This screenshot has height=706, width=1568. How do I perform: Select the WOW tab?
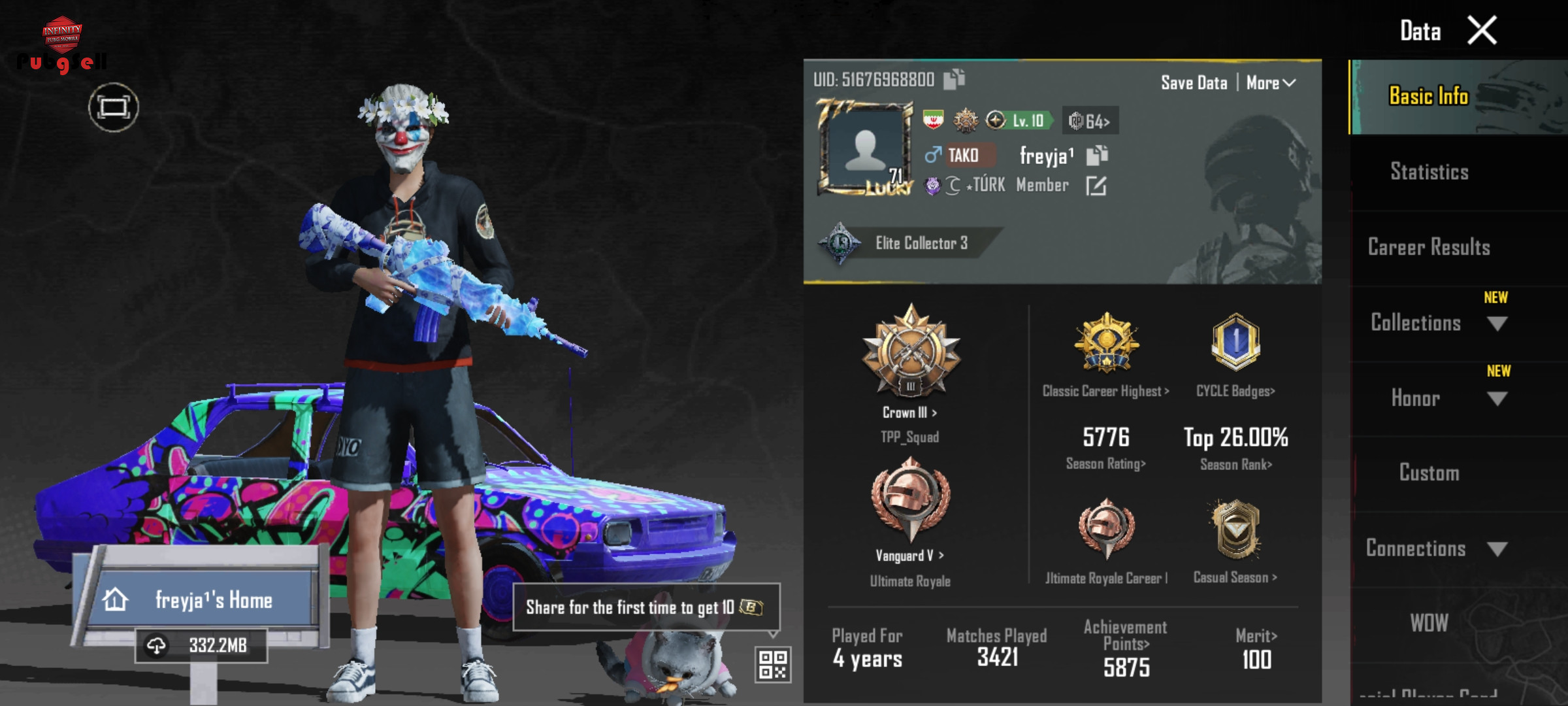point(1429,623)
